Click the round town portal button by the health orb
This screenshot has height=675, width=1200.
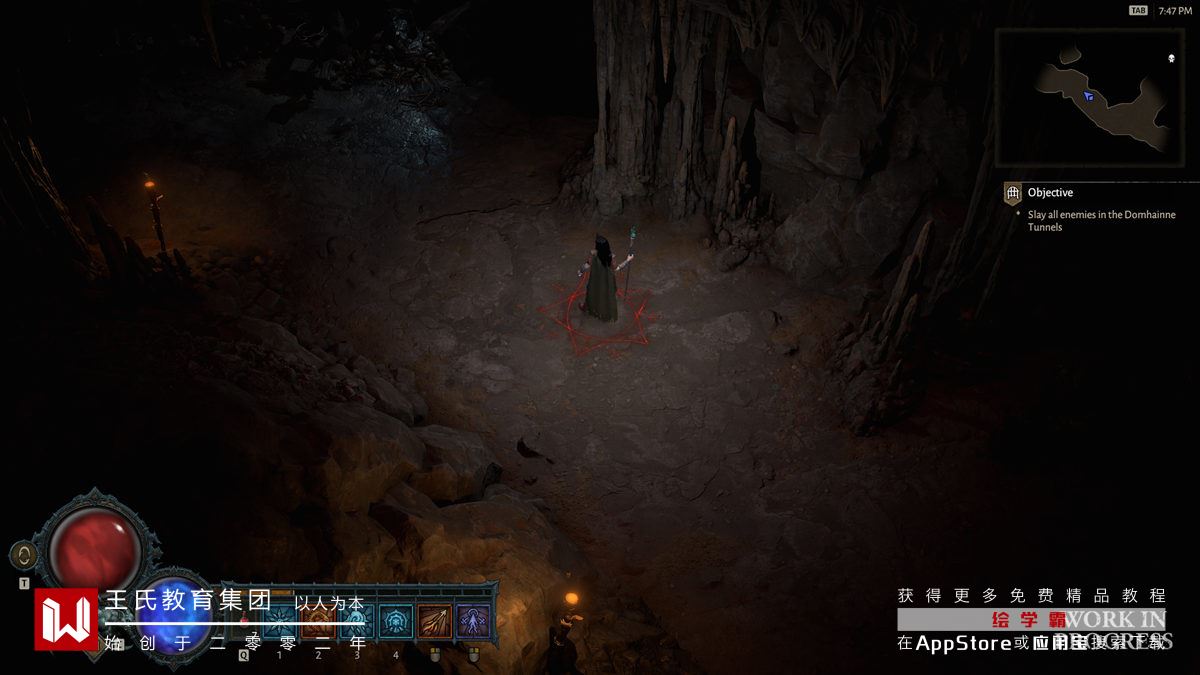pyautogui.click(x=24, y=556)
